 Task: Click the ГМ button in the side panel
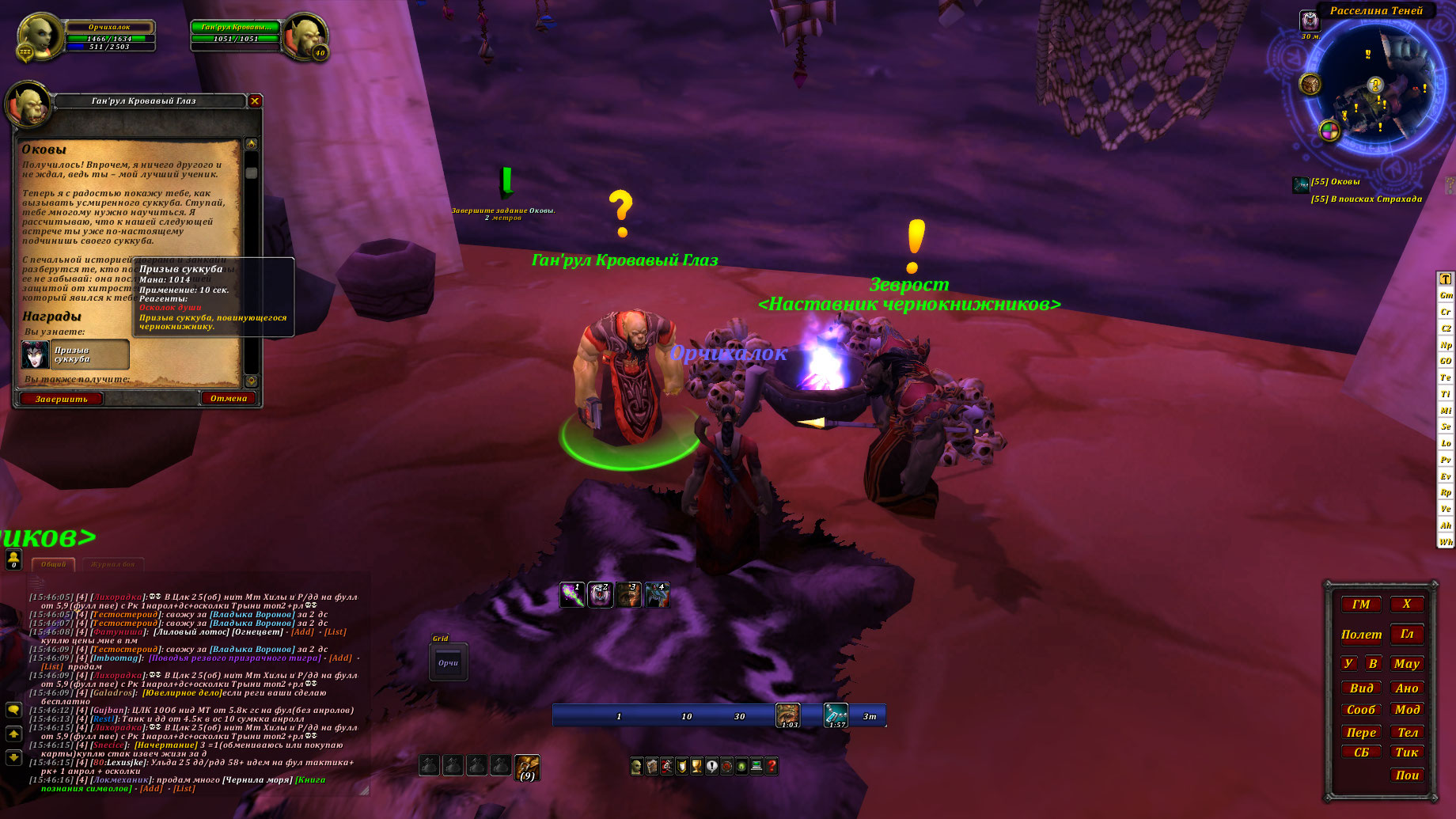pyautogui.click(x=1361, y=605)
